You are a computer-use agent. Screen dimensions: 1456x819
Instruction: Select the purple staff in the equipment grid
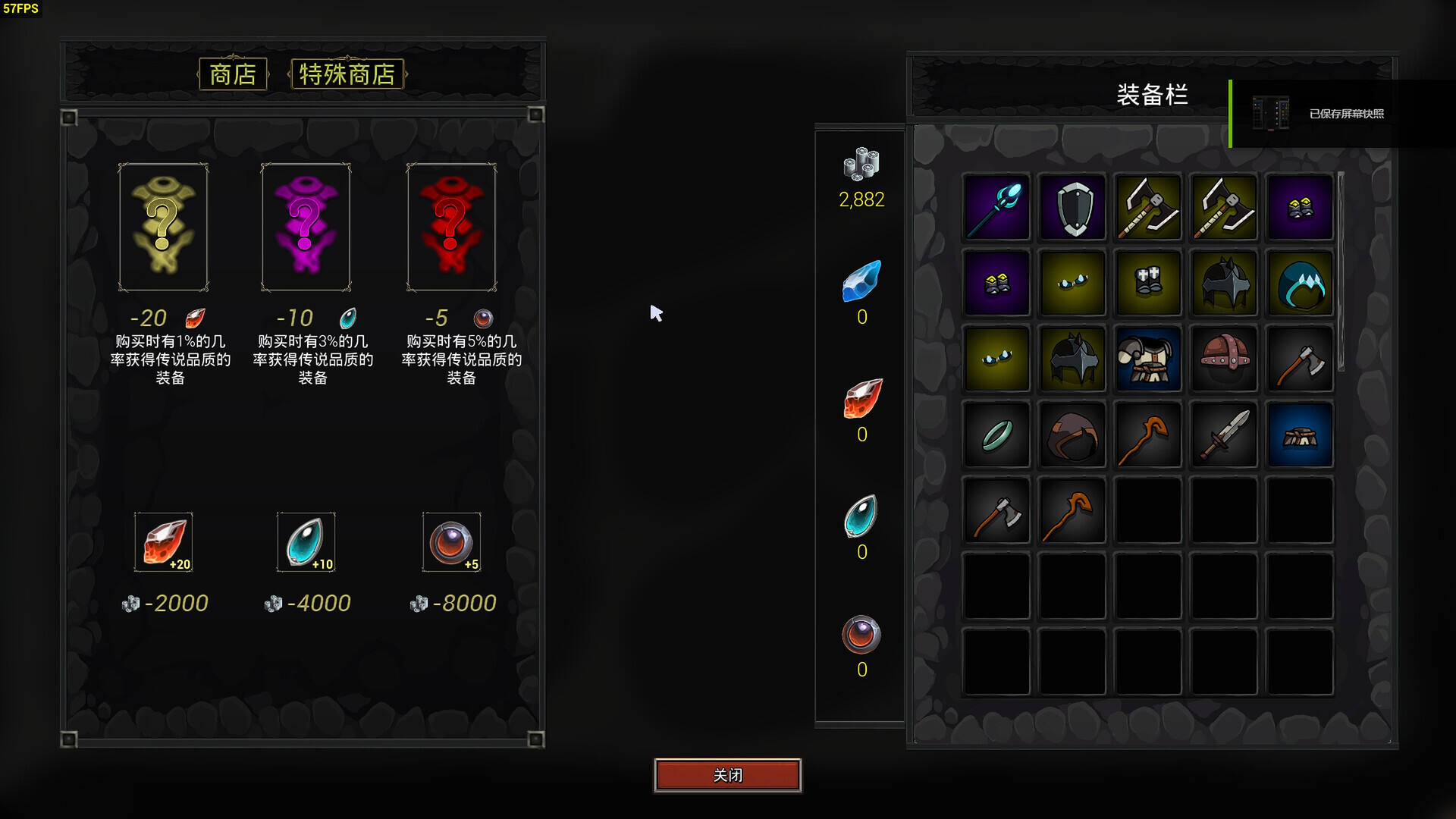coord(996,207)
